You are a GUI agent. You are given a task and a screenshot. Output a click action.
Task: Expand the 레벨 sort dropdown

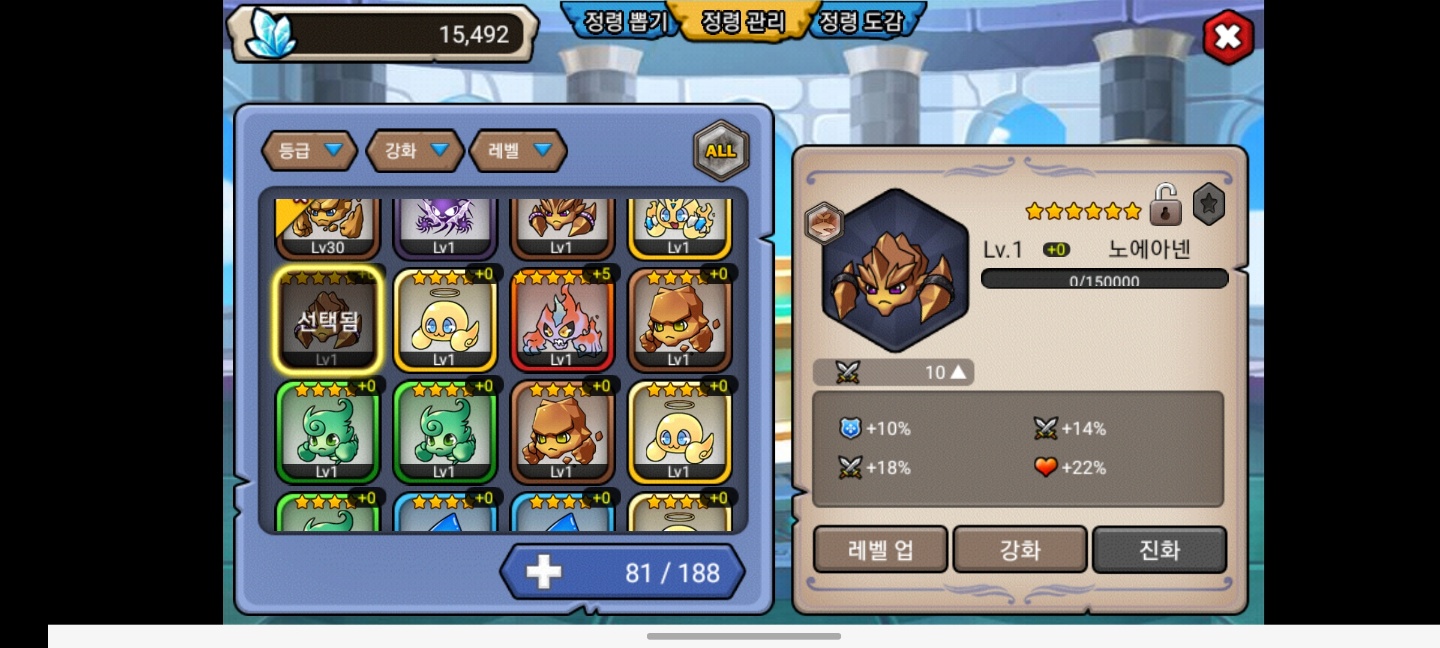click(x=518, y=151)
